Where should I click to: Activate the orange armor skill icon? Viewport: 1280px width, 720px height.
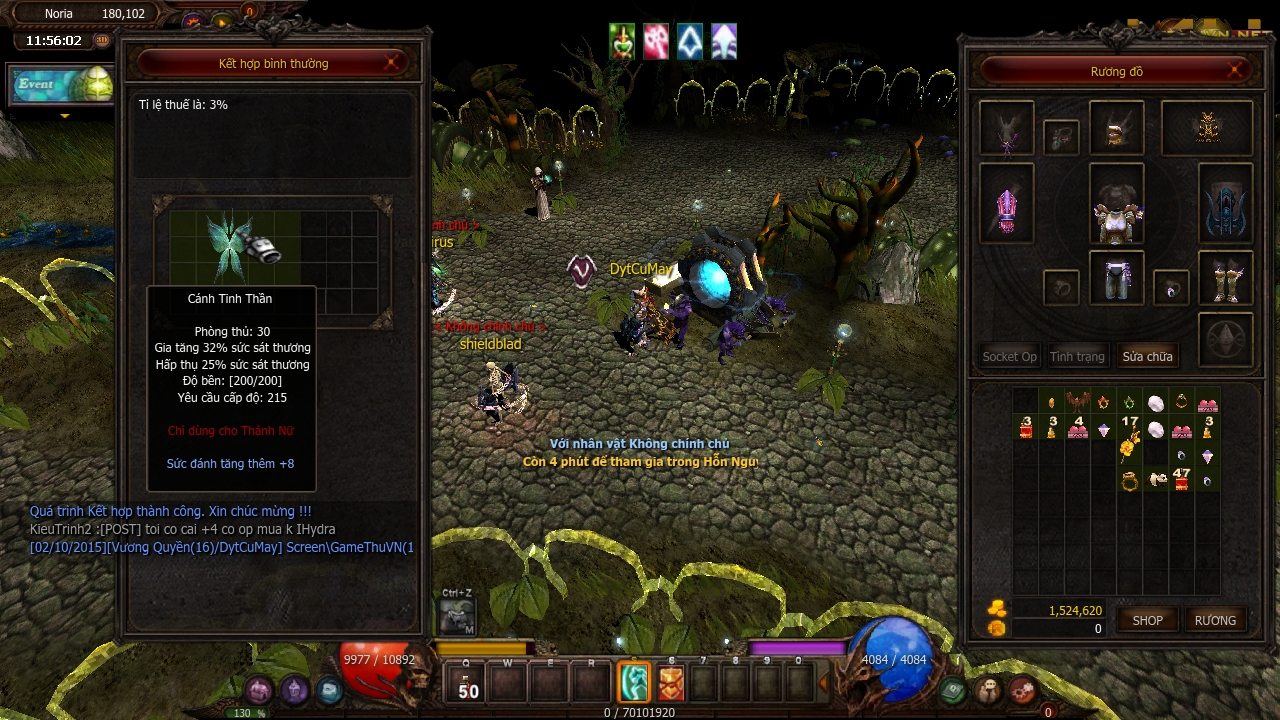[671, 683]
